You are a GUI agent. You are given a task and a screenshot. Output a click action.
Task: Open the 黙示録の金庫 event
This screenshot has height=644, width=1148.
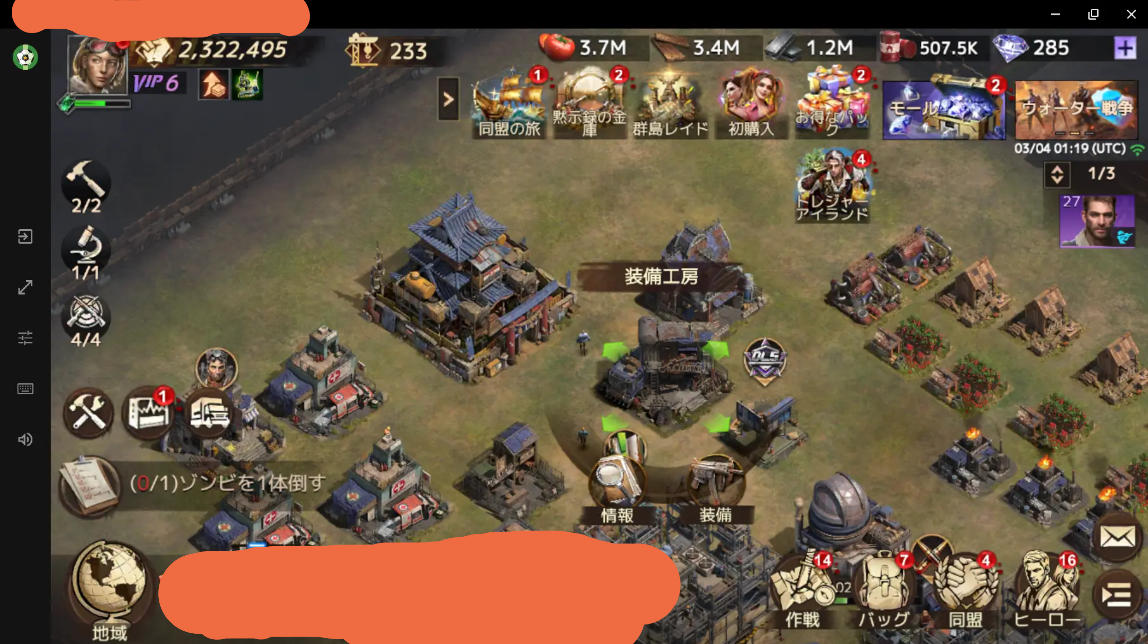tap(589, 102)
